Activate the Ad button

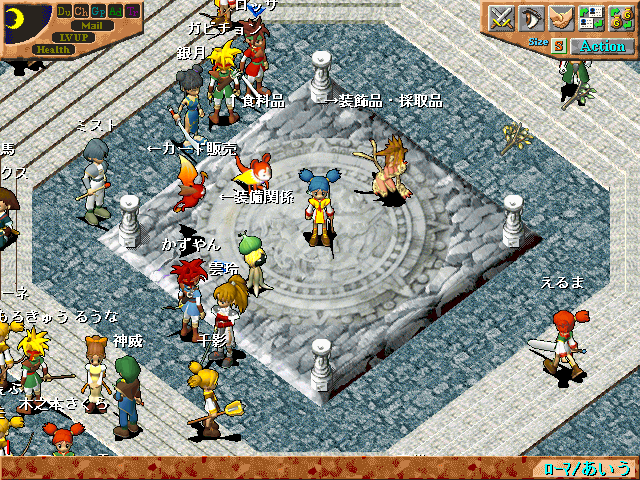pos(116,11)
